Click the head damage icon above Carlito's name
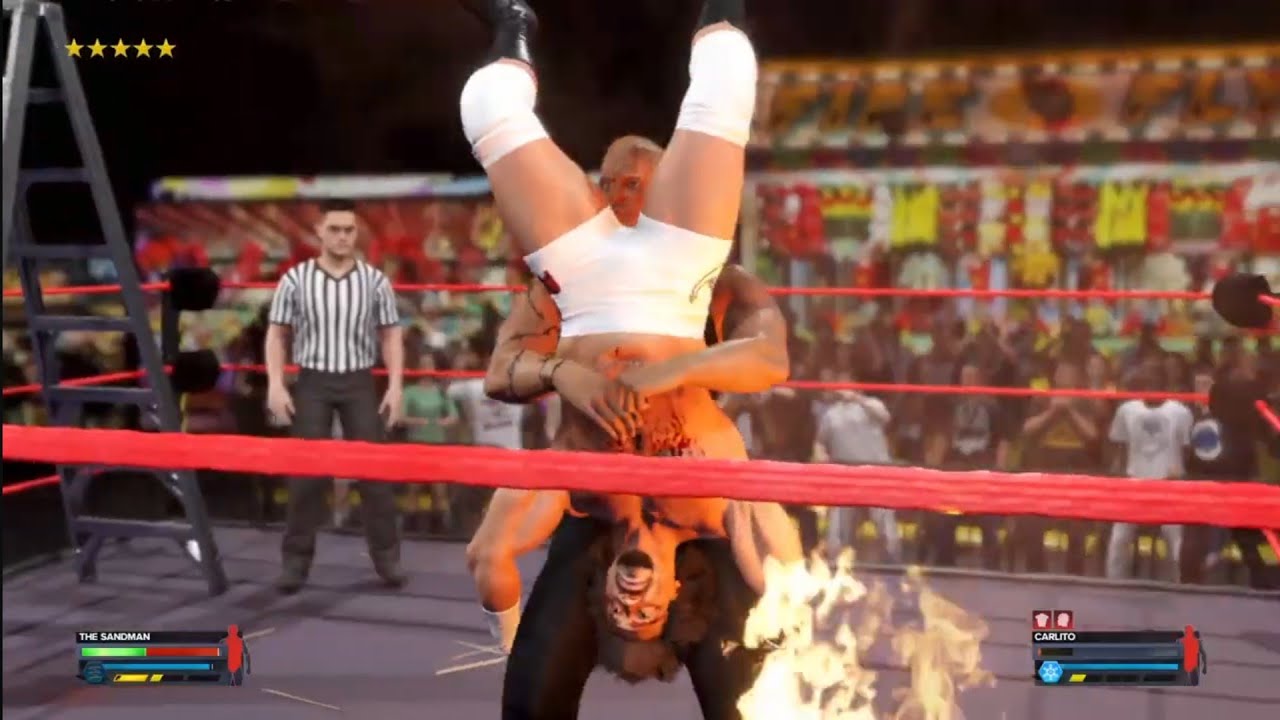This screenshot has height=720, width=1280. [x=1063, y=618]
